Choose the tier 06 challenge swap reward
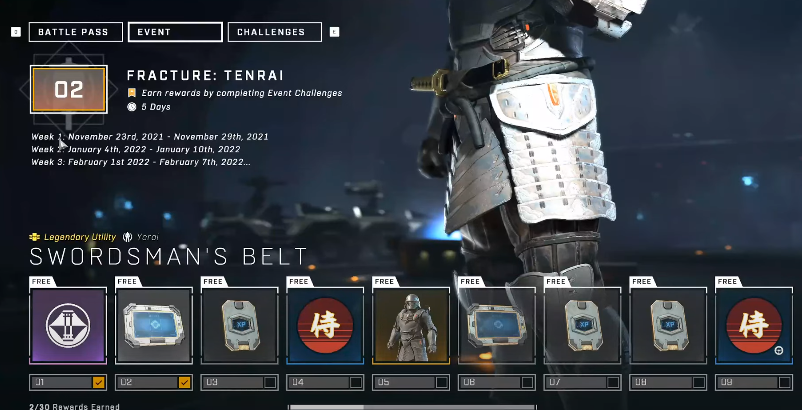 [x=497, y=326]
